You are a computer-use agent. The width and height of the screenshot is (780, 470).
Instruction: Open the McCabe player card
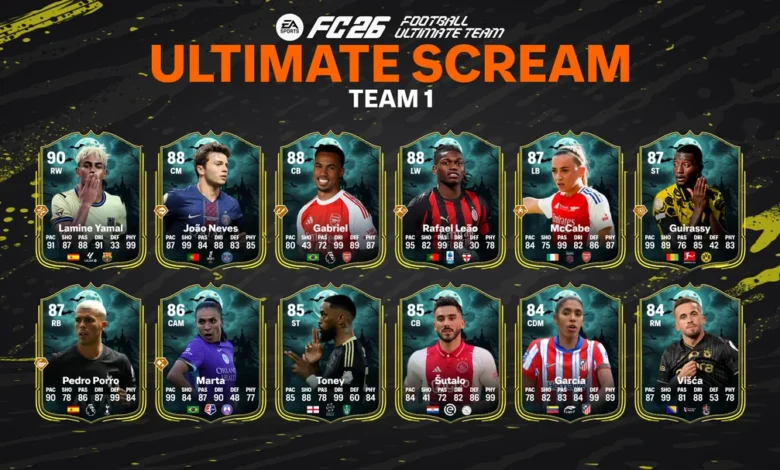pyautogui.click(x=570, y=198)
